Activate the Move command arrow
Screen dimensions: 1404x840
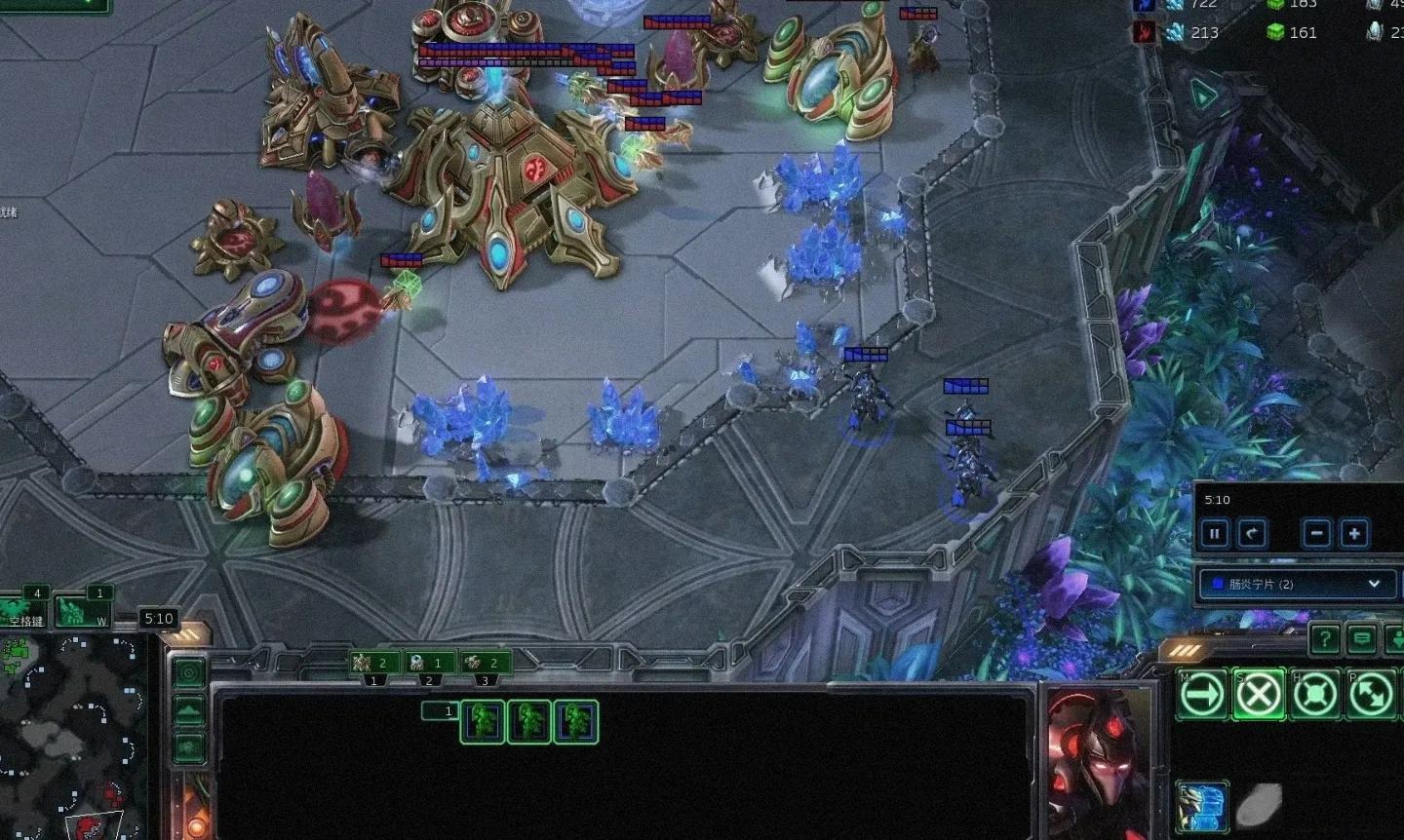(x=1202, y=695)
